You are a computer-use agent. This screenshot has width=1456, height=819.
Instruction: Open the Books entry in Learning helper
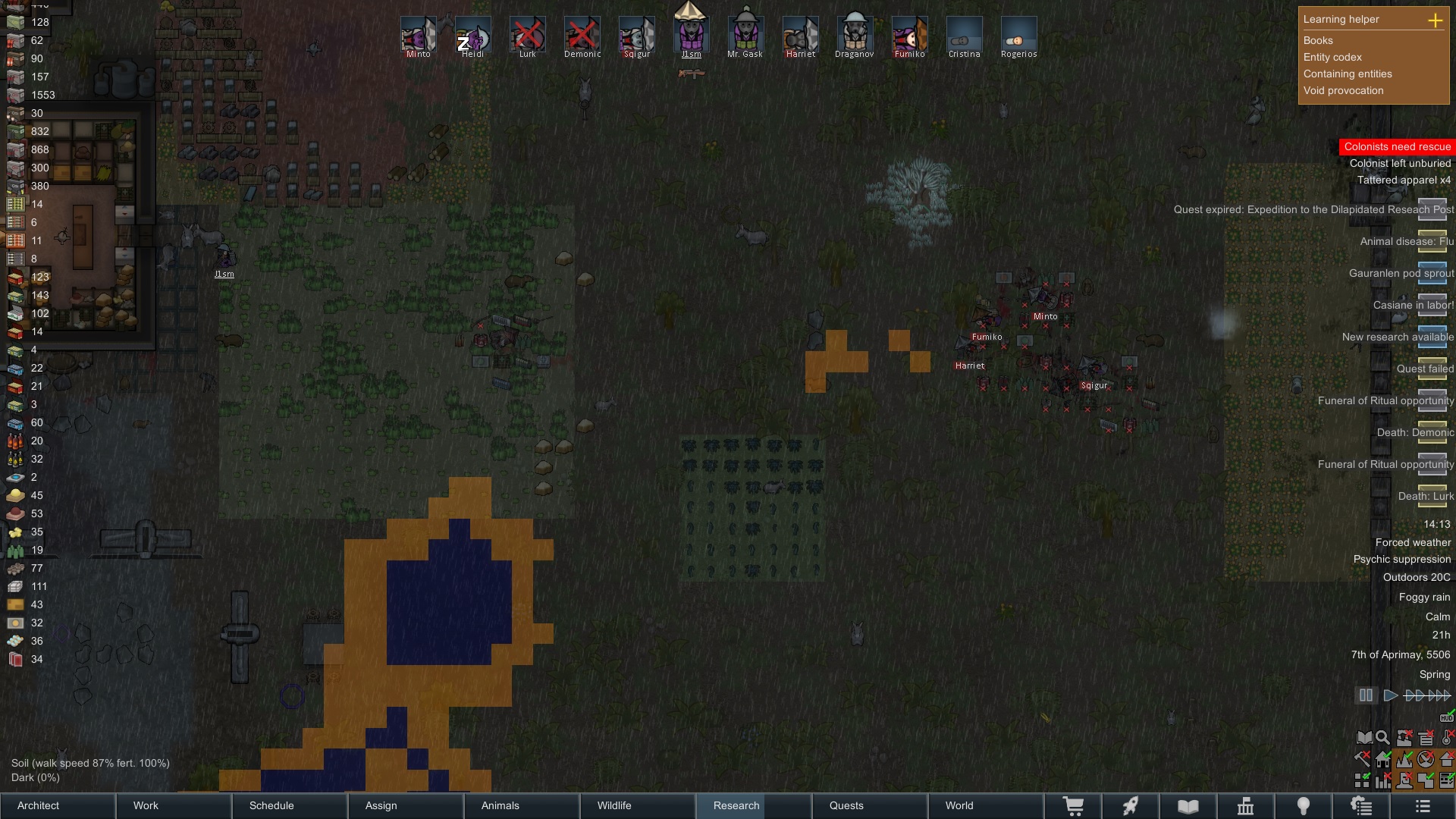[x=1318, y=40]
